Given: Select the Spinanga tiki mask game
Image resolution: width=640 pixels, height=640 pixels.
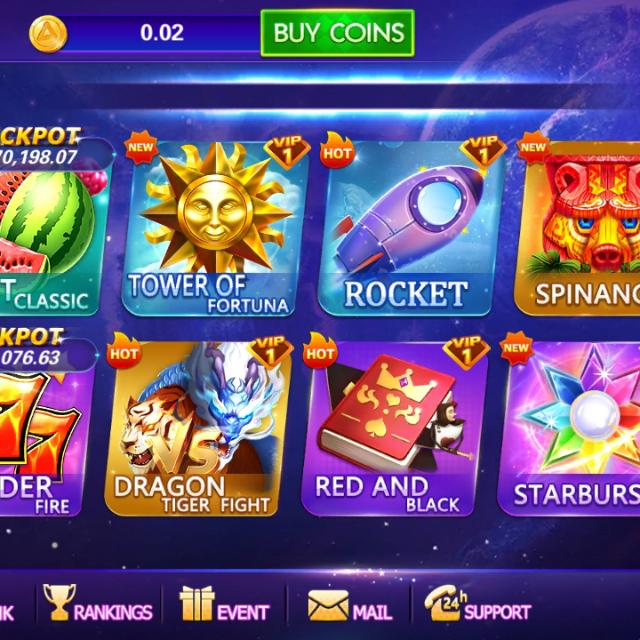Looking at the screenshot, I should 580,228.
